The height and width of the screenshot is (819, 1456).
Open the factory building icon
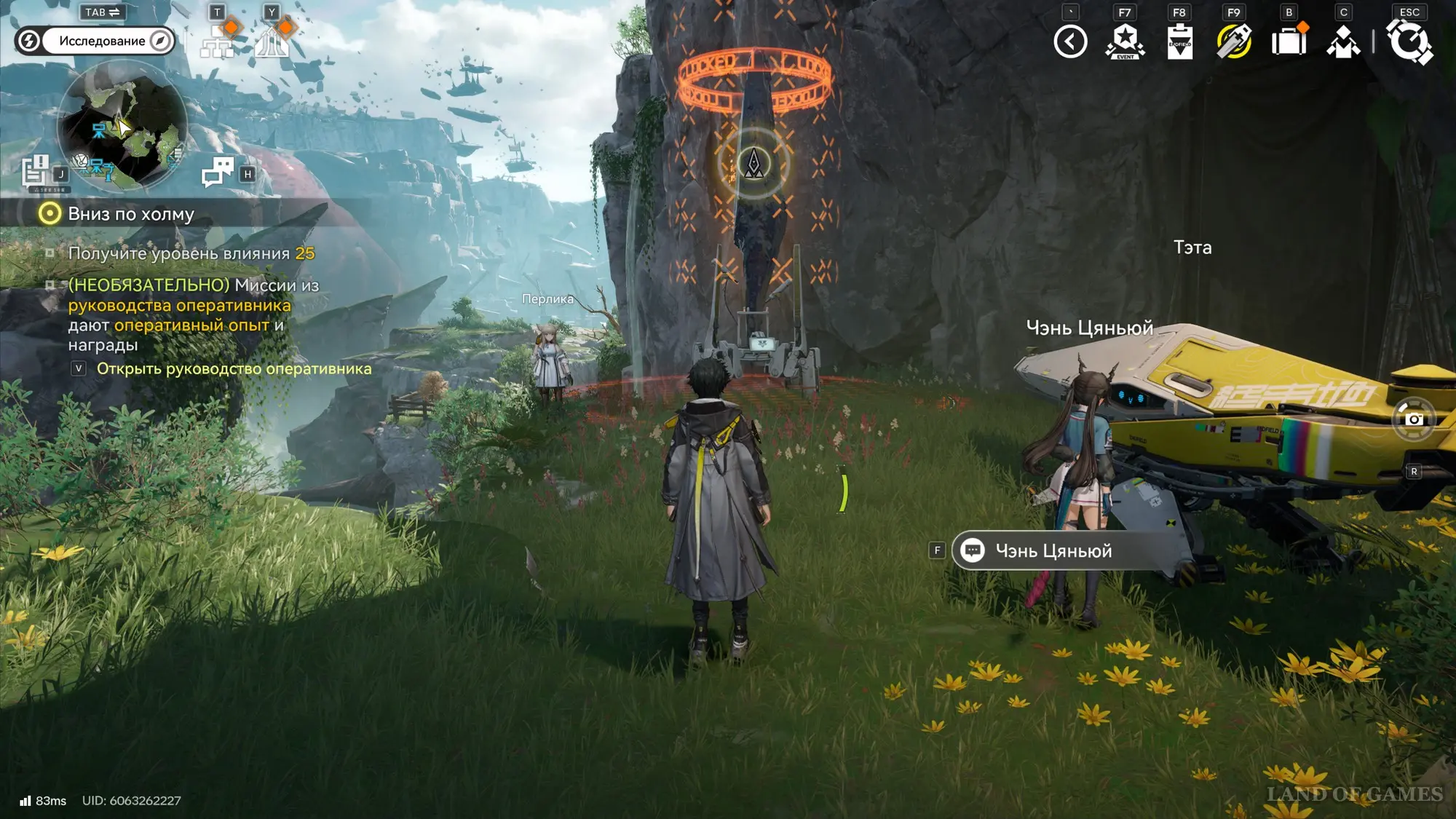[272, 42]
